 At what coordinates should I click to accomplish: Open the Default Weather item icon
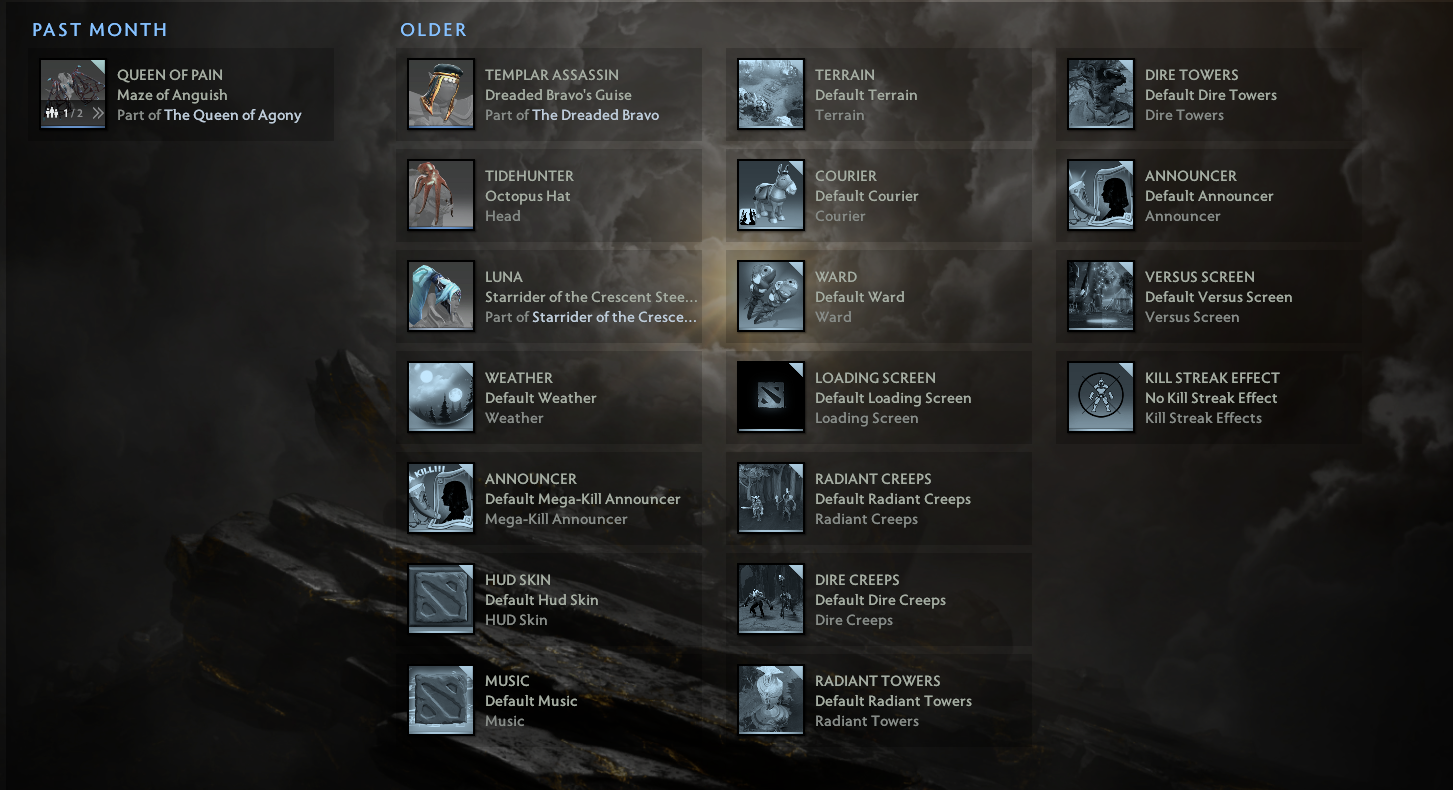click(440, 398)
